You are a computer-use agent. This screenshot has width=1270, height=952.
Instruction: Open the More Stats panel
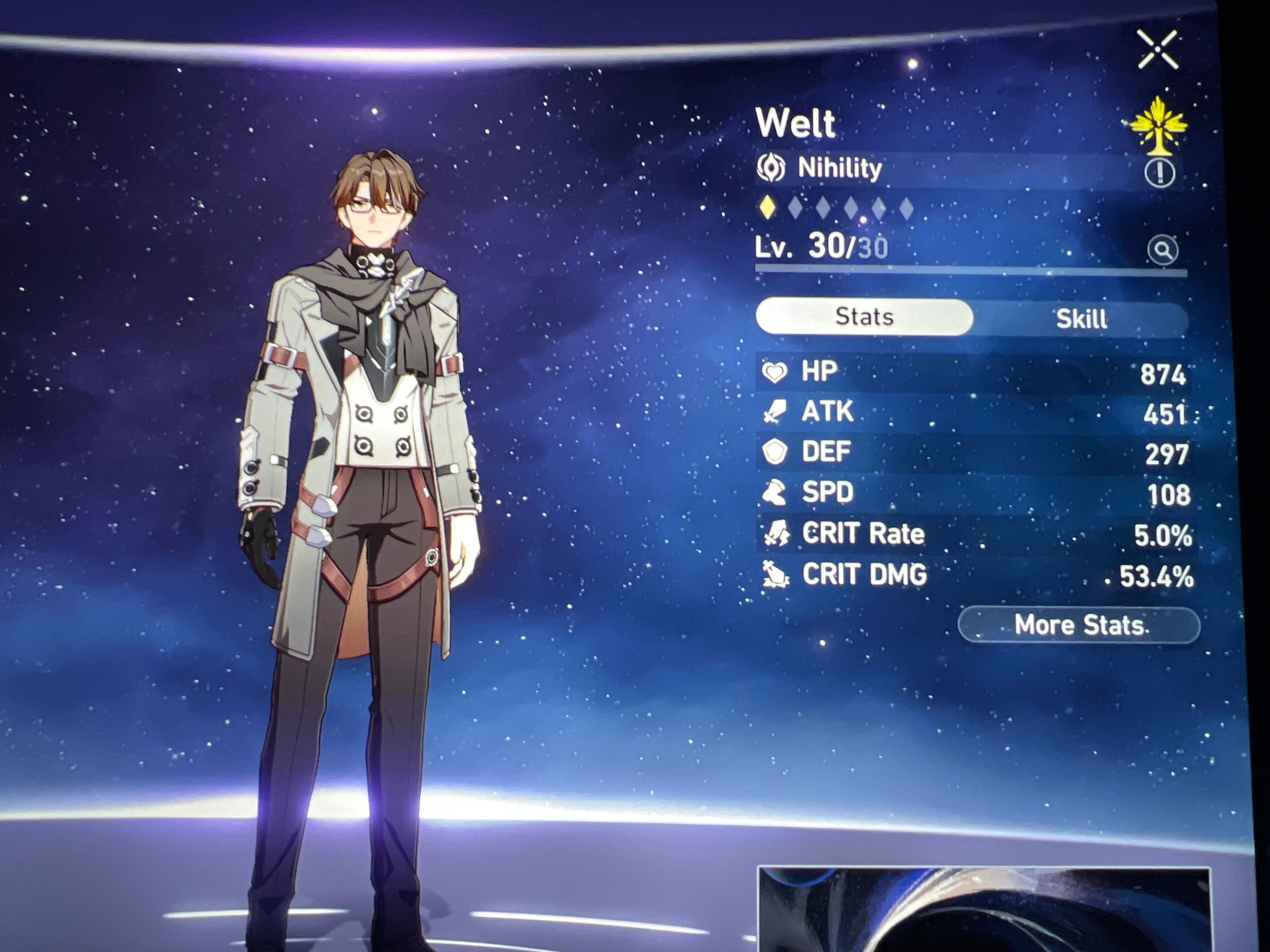[x=1078, y=625]
